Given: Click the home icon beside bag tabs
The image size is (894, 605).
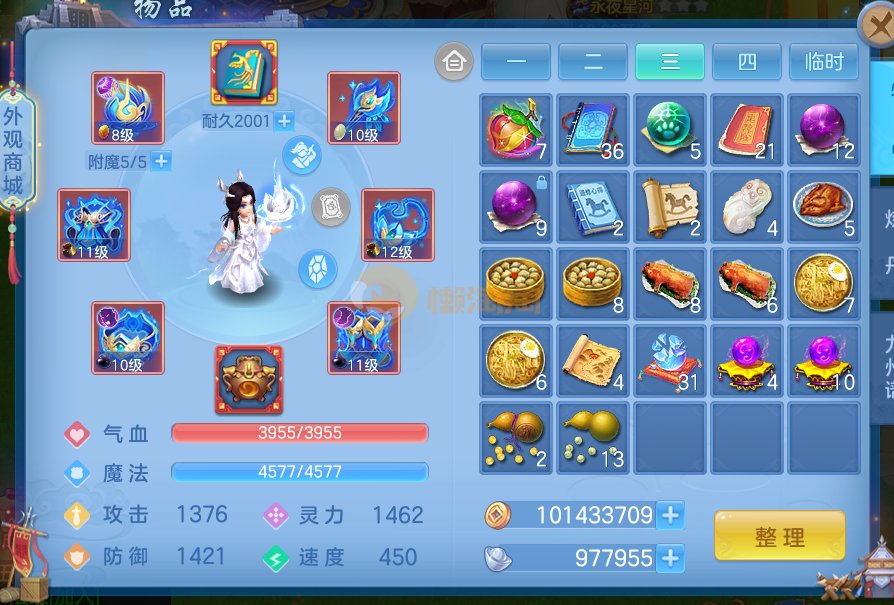Looking at the screenshot, I should (454, 62).
